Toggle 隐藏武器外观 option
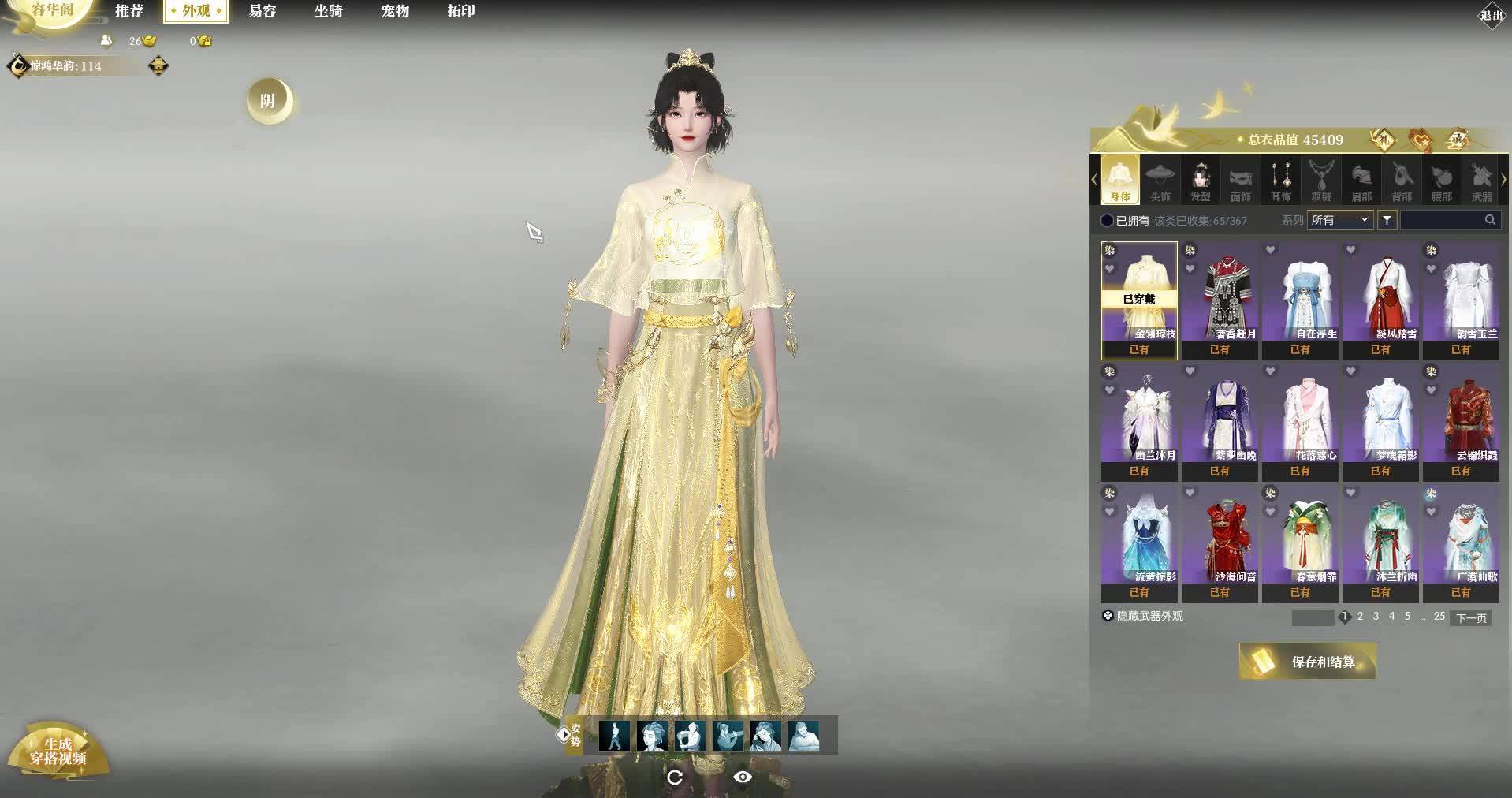The height and width of the screenshot is (798, 1512). [1108, 616]
